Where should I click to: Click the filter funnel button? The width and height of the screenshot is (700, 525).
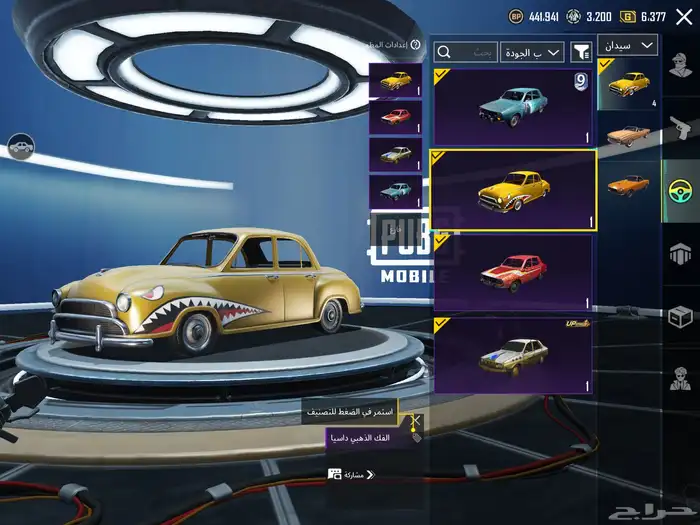[x=581, y=51]
